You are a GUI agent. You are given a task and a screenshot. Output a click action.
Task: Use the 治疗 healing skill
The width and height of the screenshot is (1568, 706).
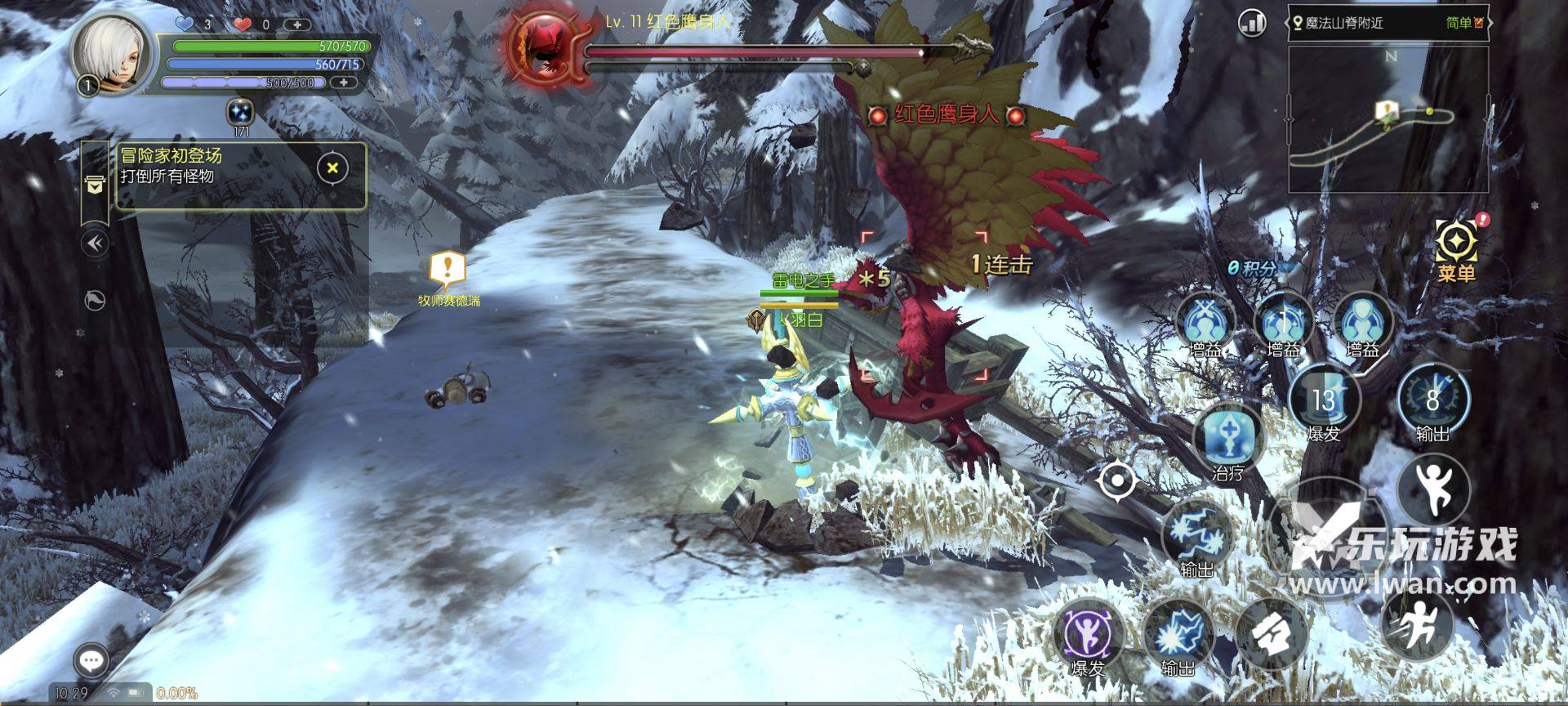pyautogui.click(x=1227, y=436)
